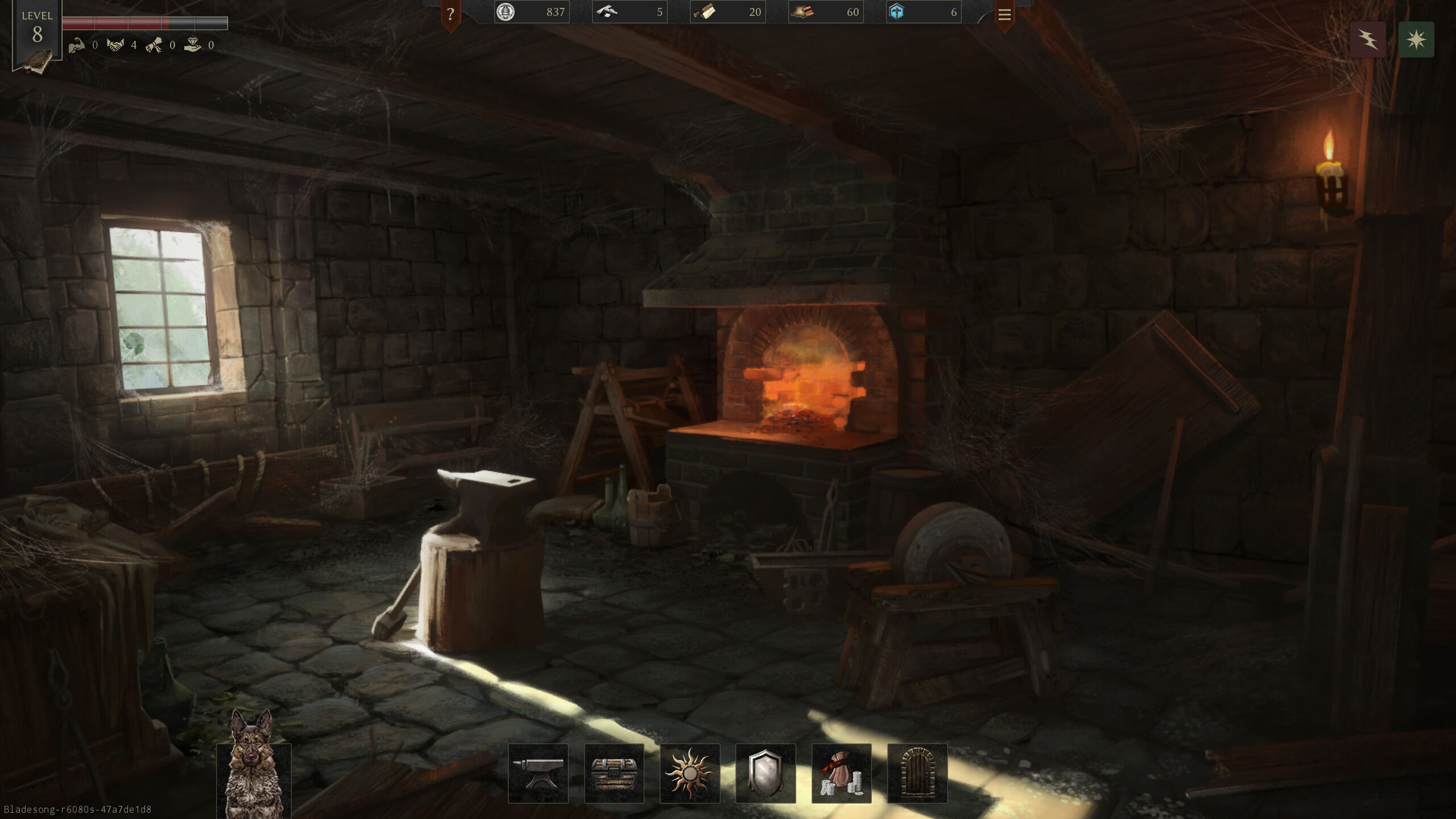Screen dimensions: 1456x819
Task: Open the anvil forging menu
Action: (x=537, y=773)
